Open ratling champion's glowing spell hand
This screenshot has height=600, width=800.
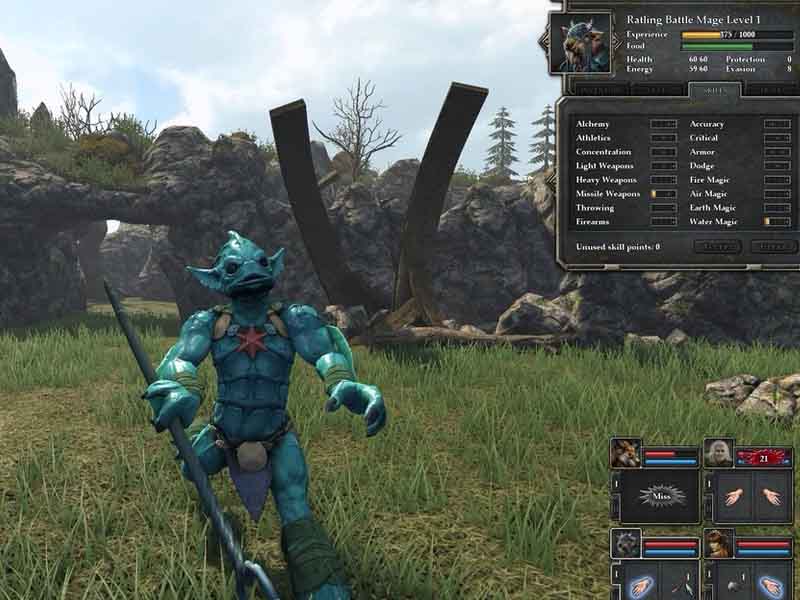point(643,585)
